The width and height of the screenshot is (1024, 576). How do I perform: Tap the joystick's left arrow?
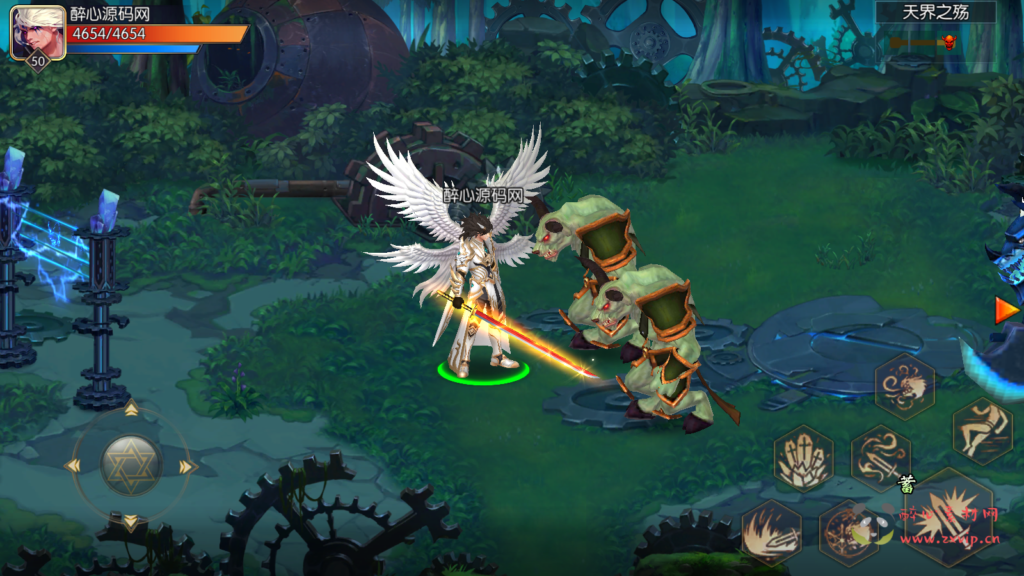coord(72,466)
